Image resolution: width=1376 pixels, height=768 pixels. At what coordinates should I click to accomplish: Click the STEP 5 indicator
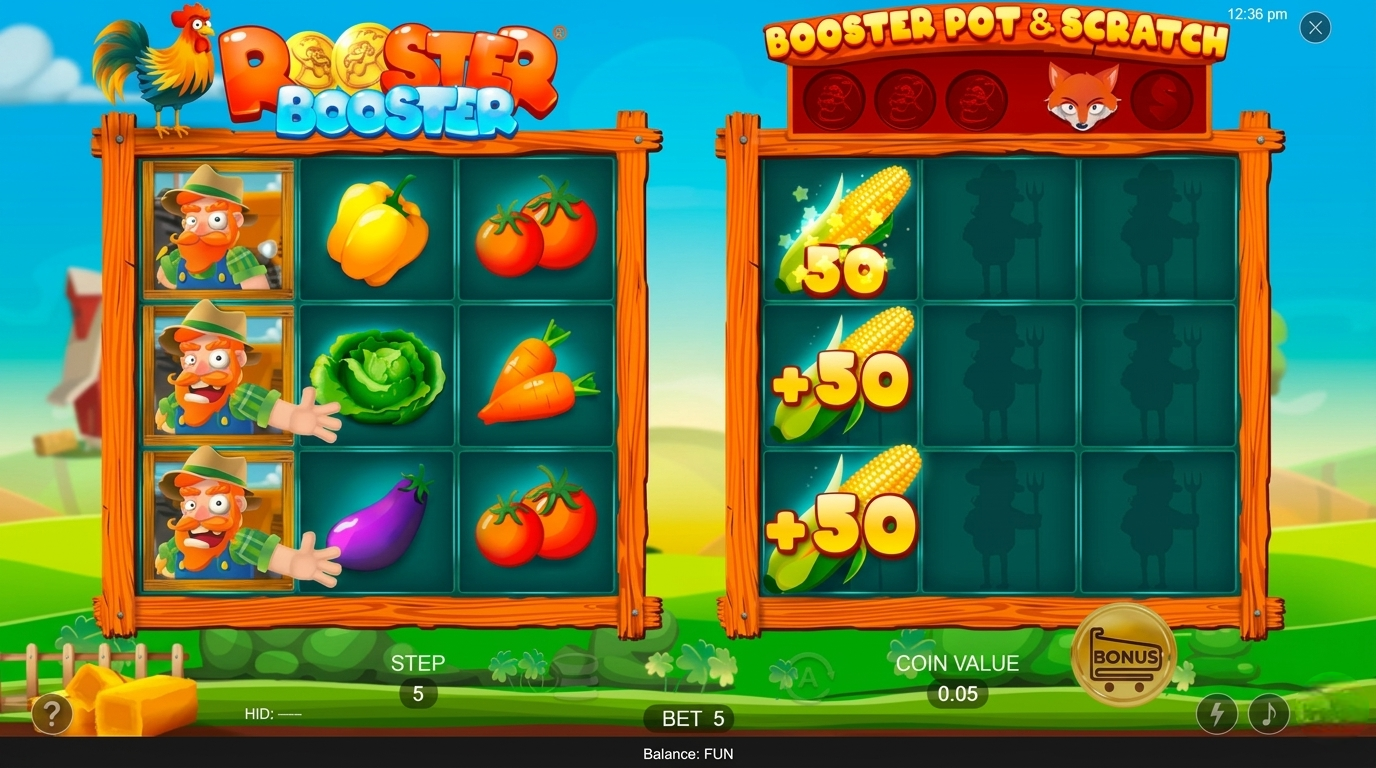[x=419, y=677]
